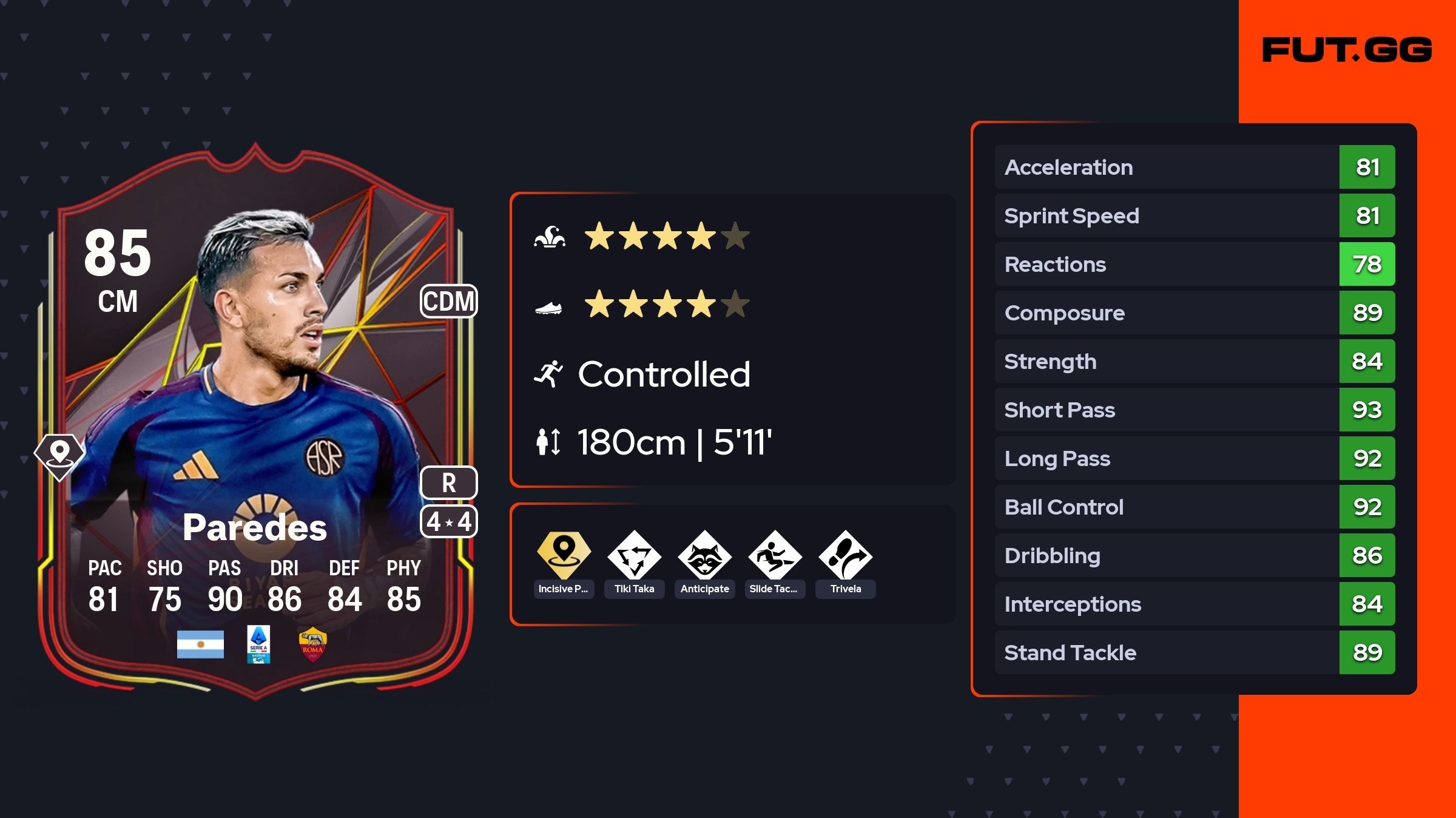Click the Anticipate raccoon playstyle icon

pos(704,555)
